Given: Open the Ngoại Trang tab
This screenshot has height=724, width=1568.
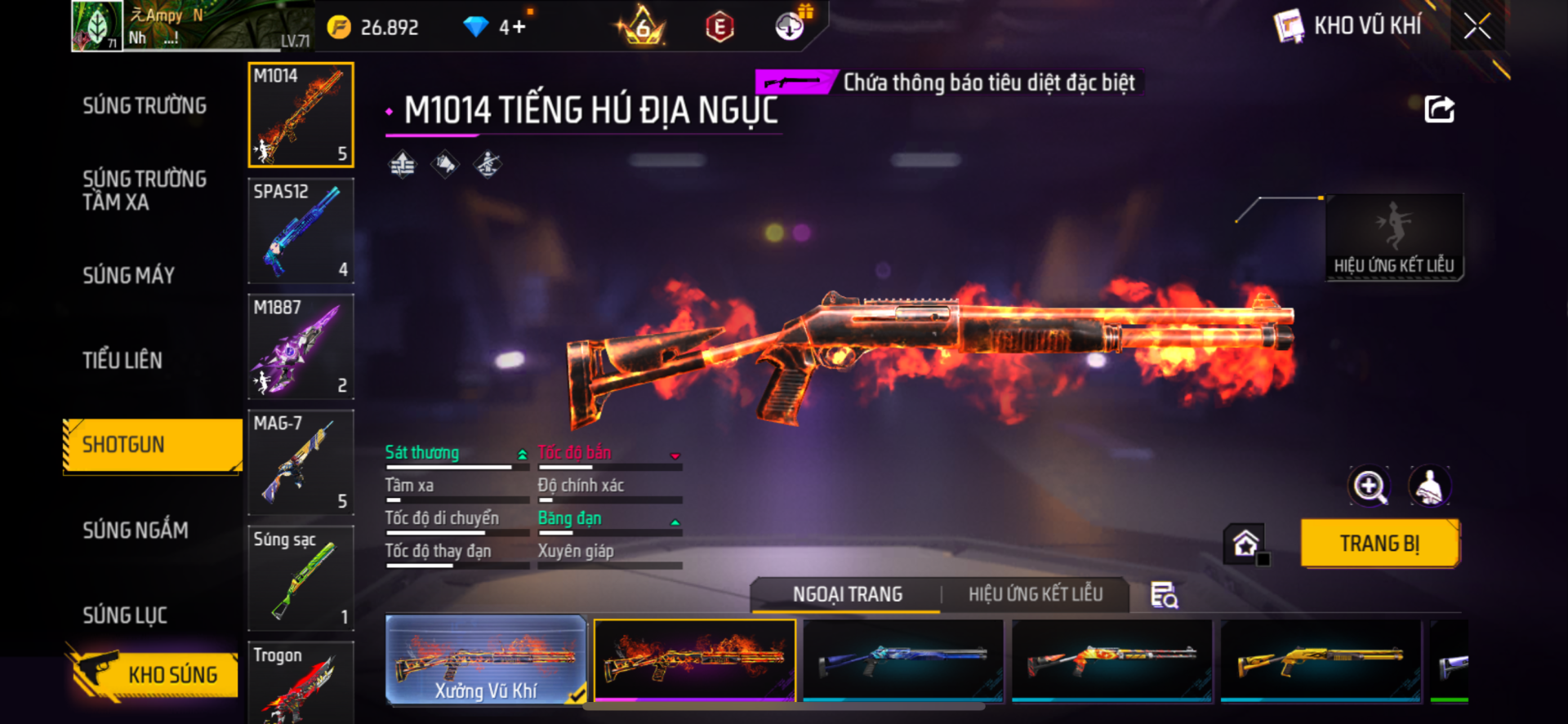Looking at the screenshot, I should pos(848,594).
